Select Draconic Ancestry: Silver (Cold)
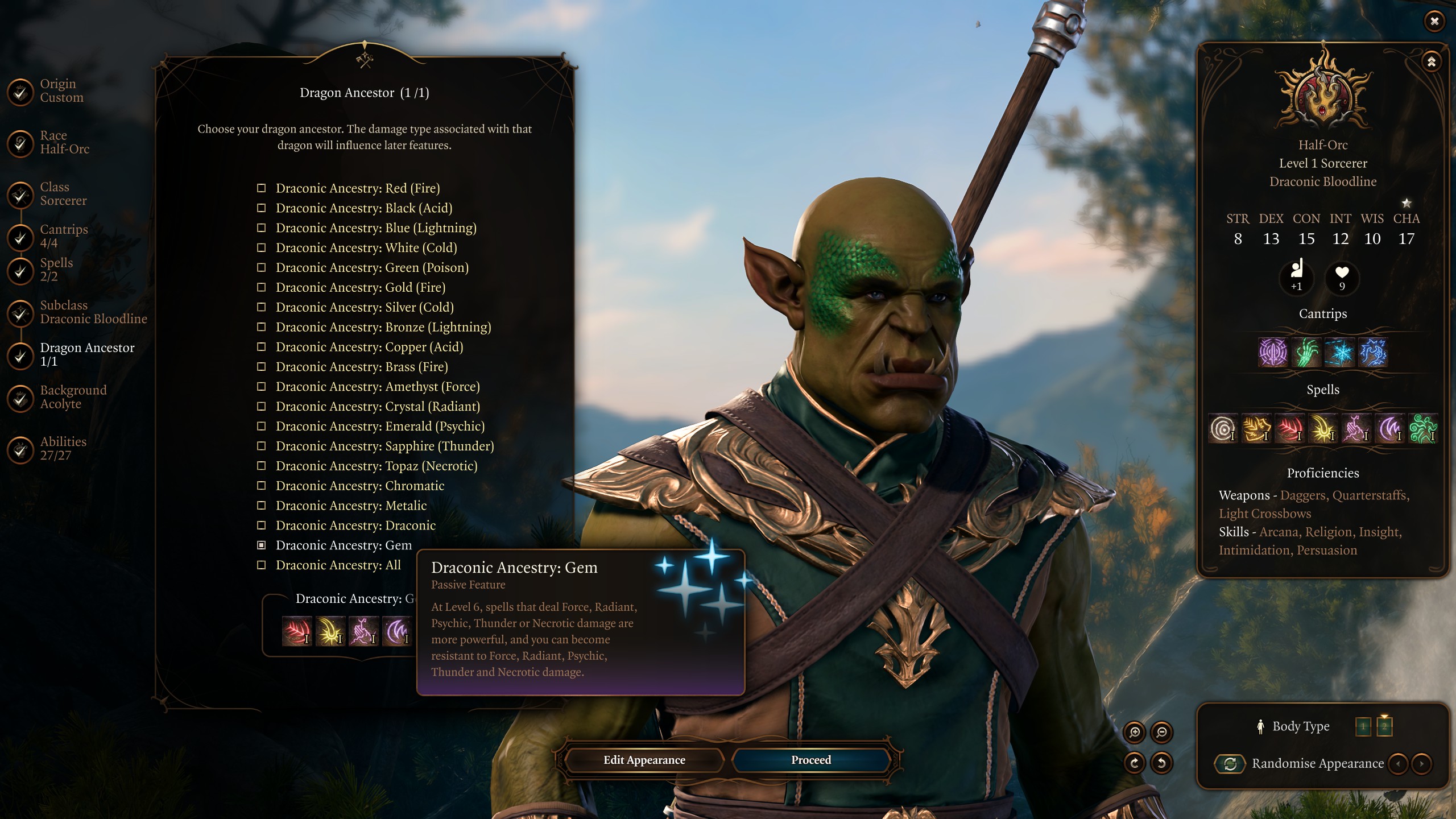This screenshot has height=819, width=1456. (364, 307)
